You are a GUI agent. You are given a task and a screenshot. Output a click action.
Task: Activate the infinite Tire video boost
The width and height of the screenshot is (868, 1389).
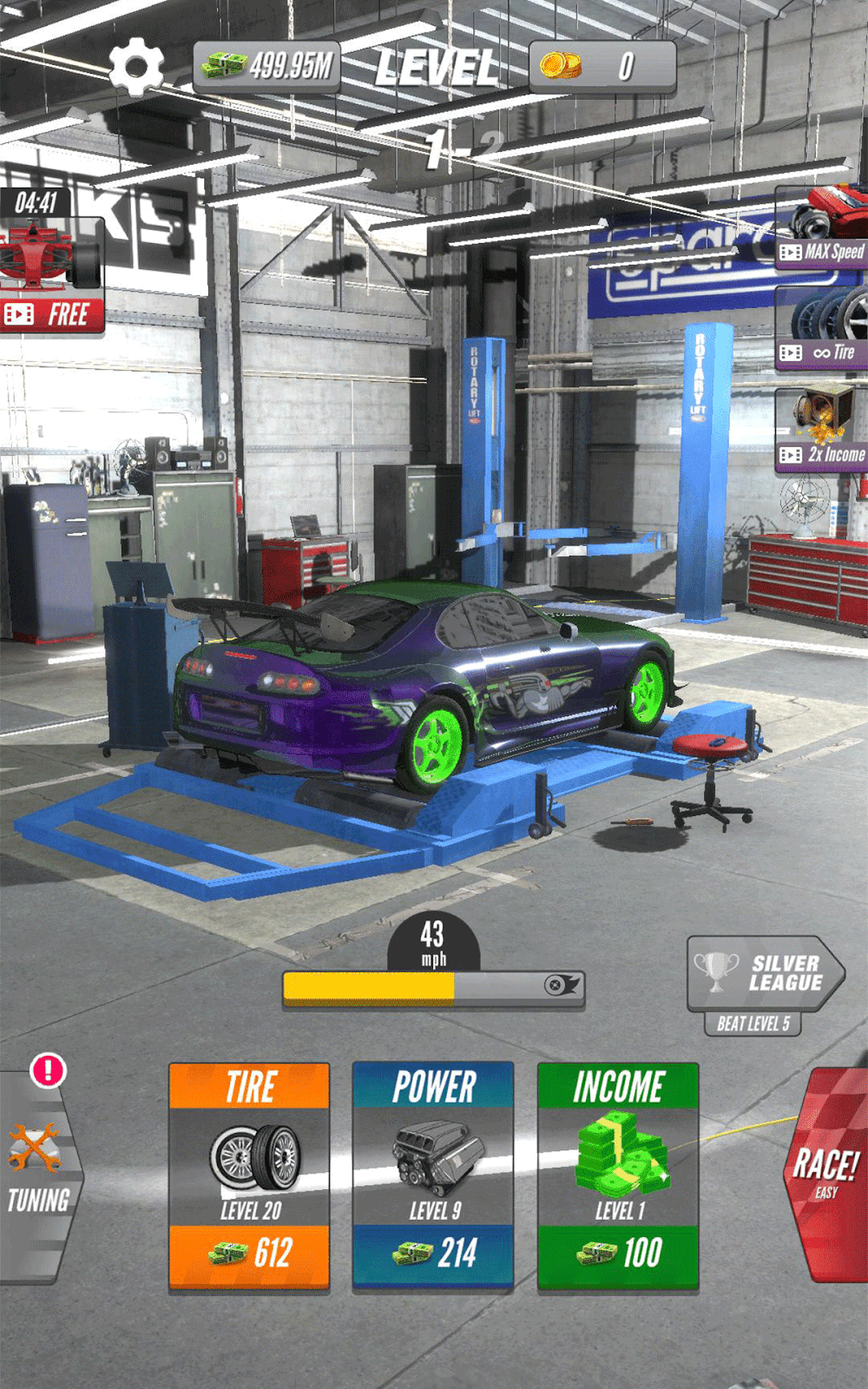click(x=822, y=330)
